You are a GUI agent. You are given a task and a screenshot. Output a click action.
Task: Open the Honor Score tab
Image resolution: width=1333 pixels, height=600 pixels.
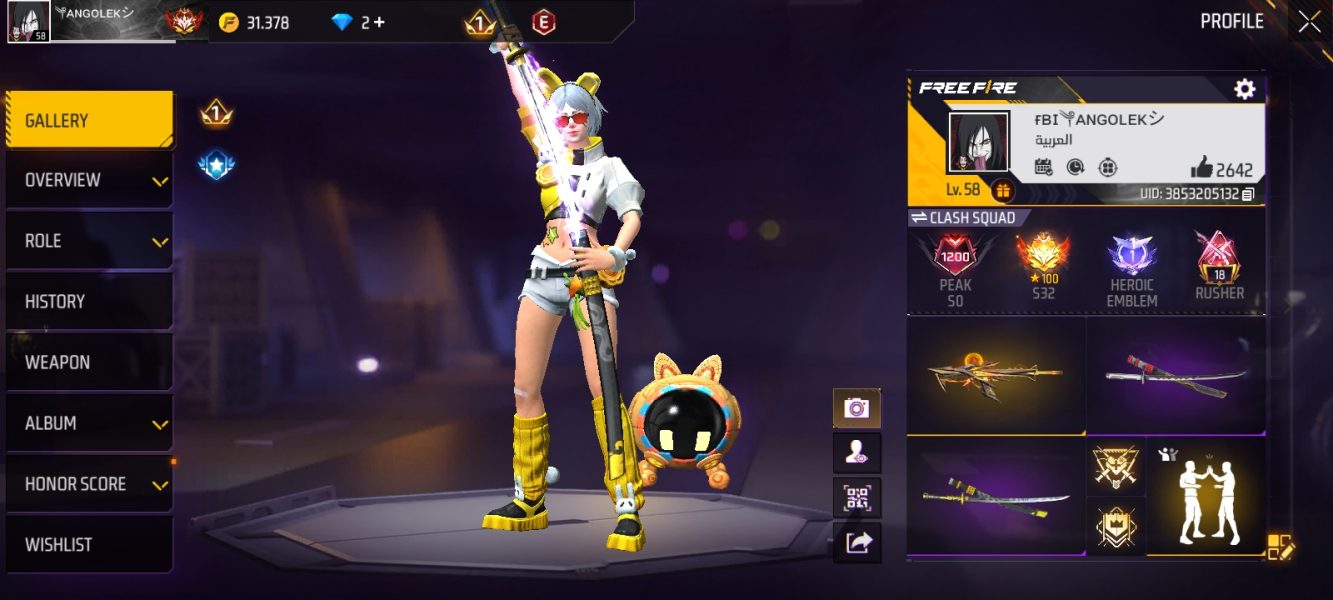pyautogui.click(x=89, y=484)
